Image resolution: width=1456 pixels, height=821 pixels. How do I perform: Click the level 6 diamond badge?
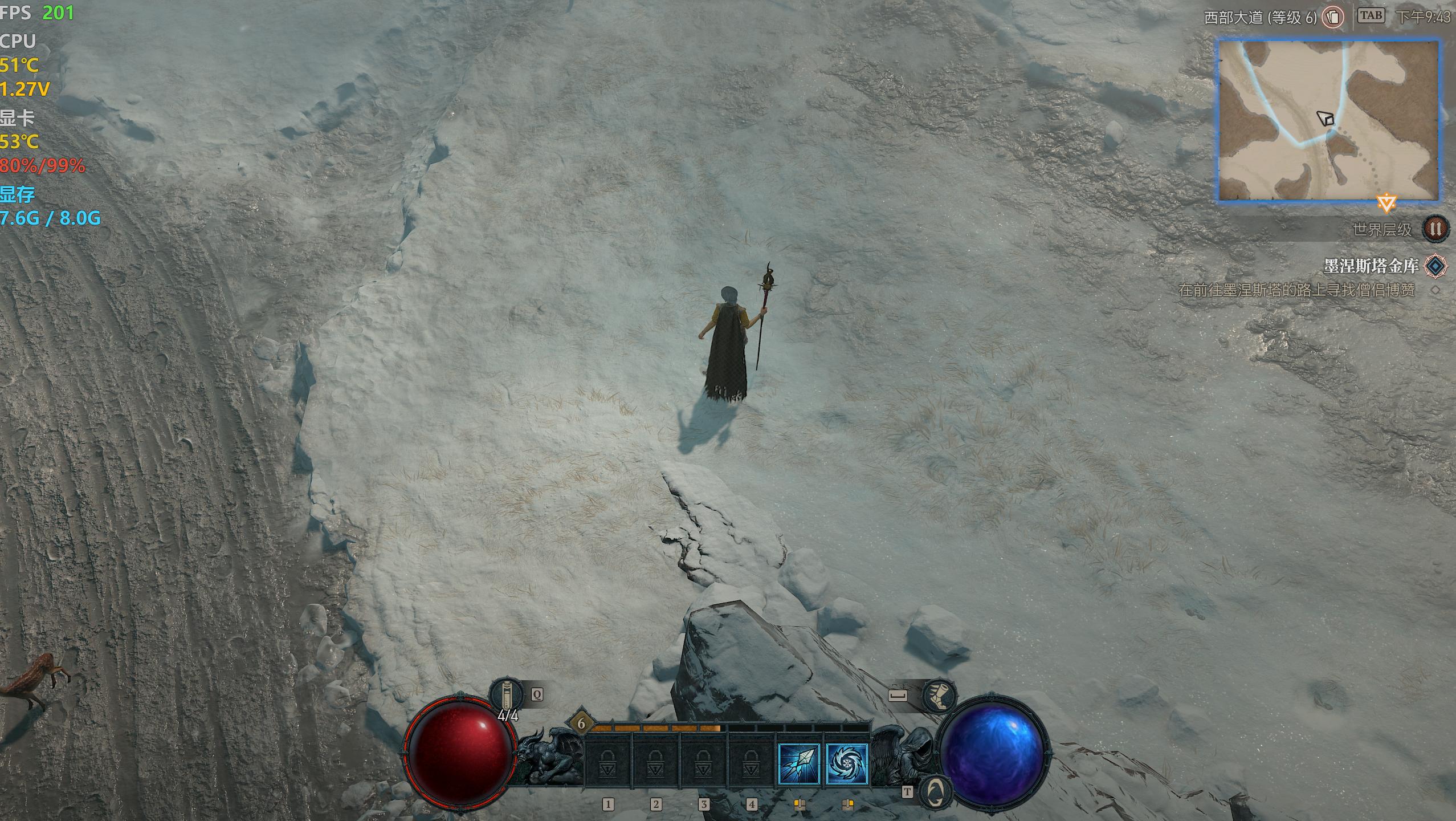click(x=581, y=724)
